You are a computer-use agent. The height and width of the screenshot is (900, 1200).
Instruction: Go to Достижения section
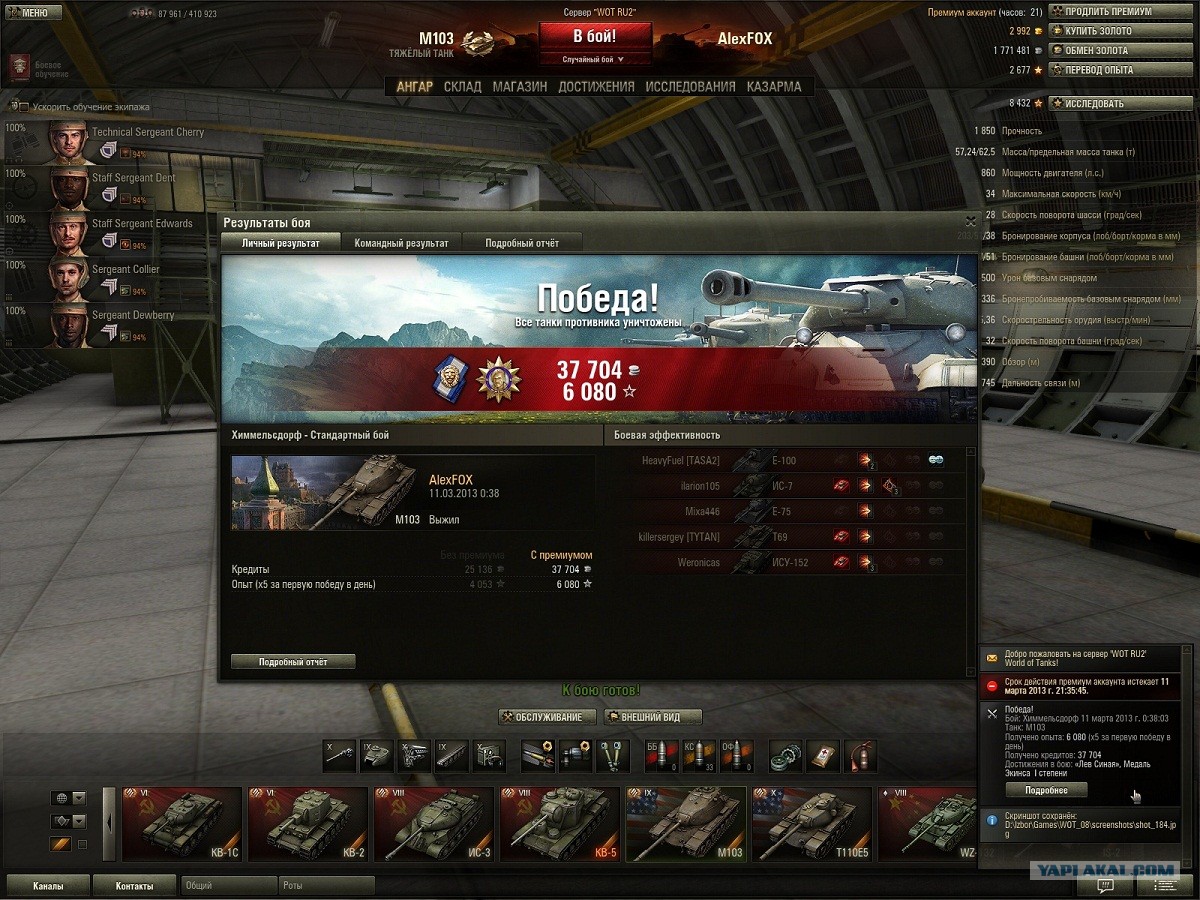click(x=596, y=87)
